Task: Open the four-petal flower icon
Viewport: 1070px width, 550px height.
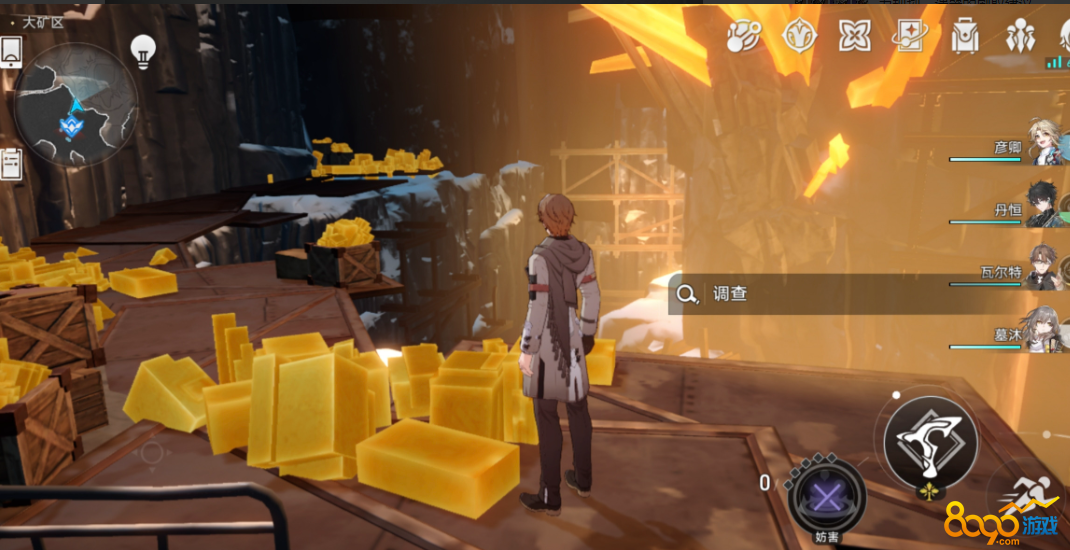Action: click(854, 36)
